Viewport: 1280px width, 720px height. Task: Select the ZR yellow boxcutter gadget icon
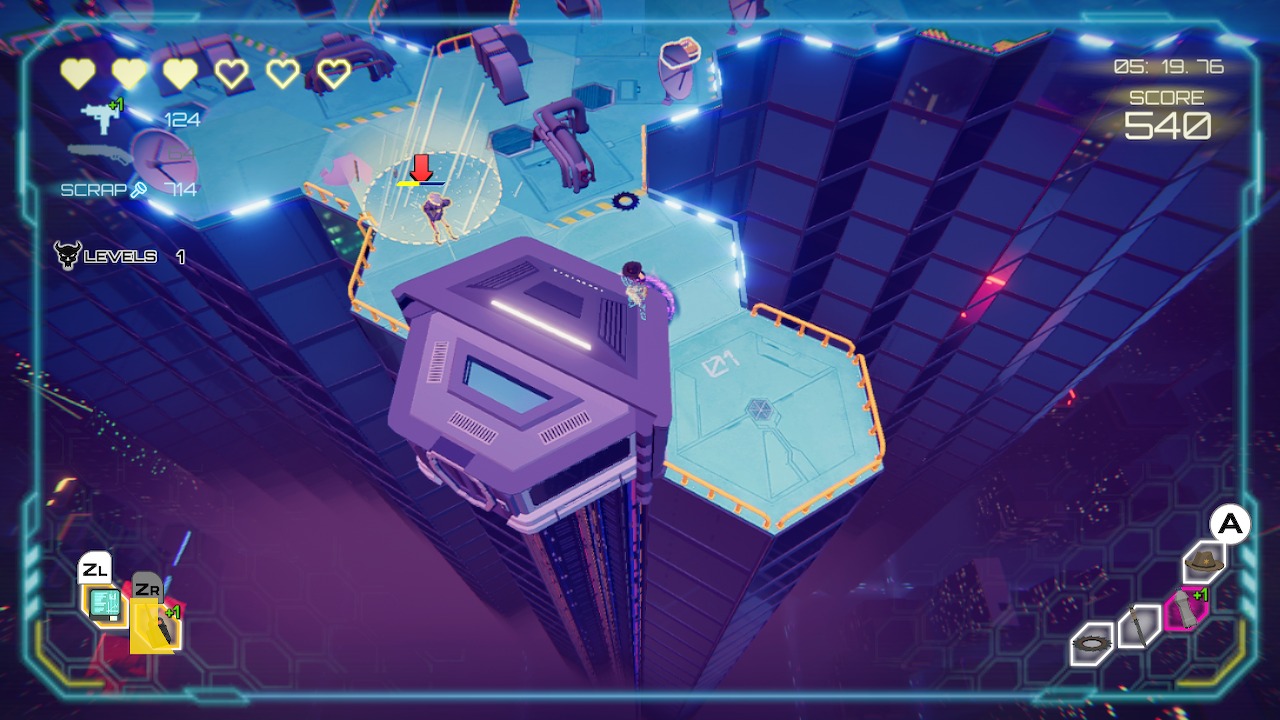[154, 625]
